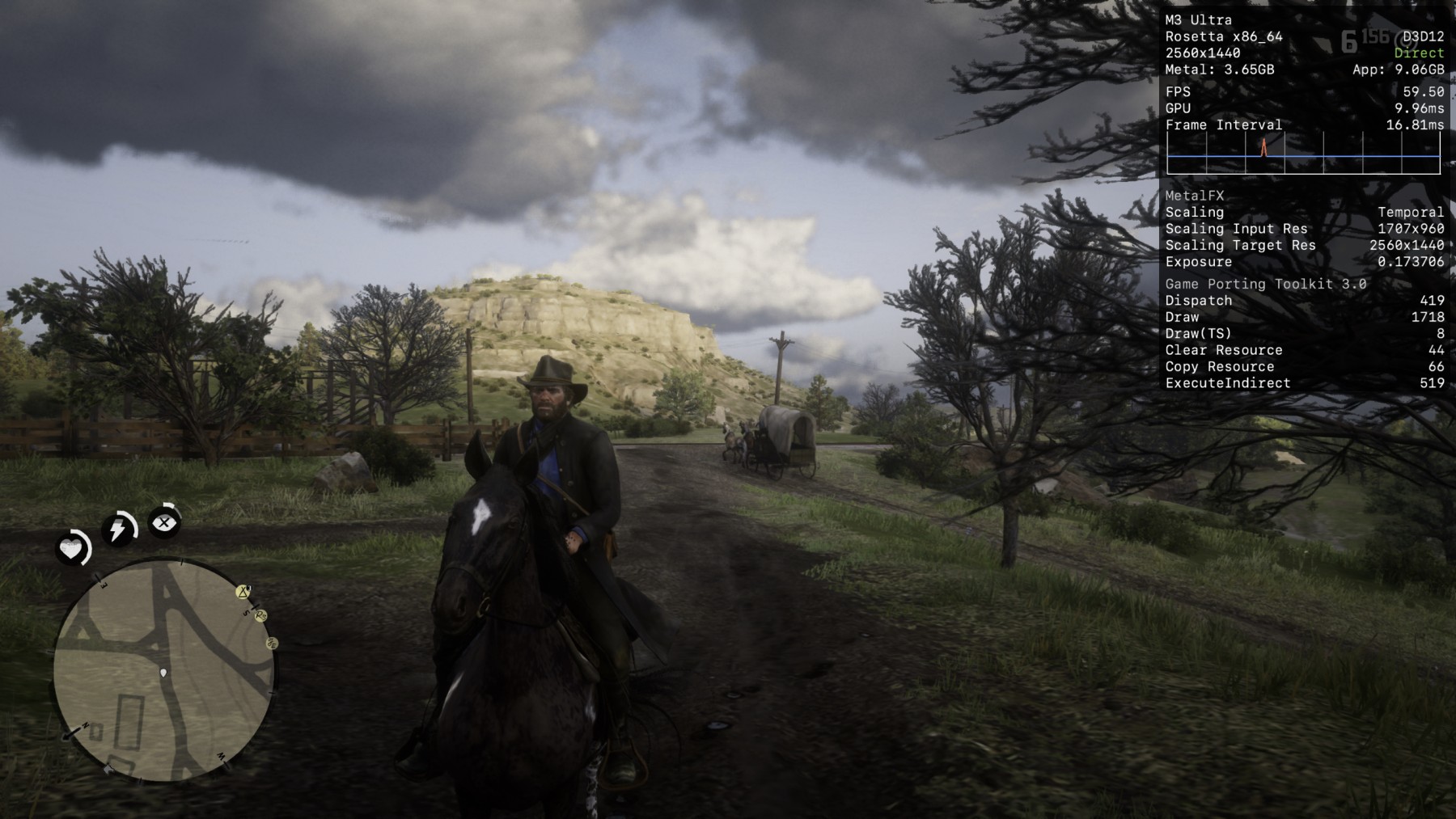Select the Dead Eye core icon
The image size is (1456, 819).
(x=164, y=522)
